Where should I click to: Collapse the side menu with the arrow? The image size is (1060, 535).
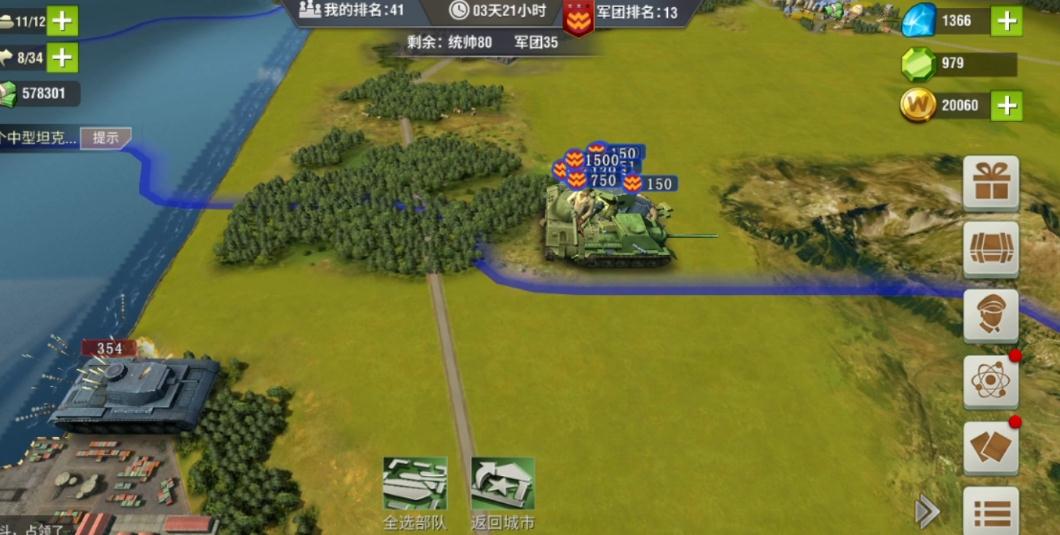tap(927, 512)
